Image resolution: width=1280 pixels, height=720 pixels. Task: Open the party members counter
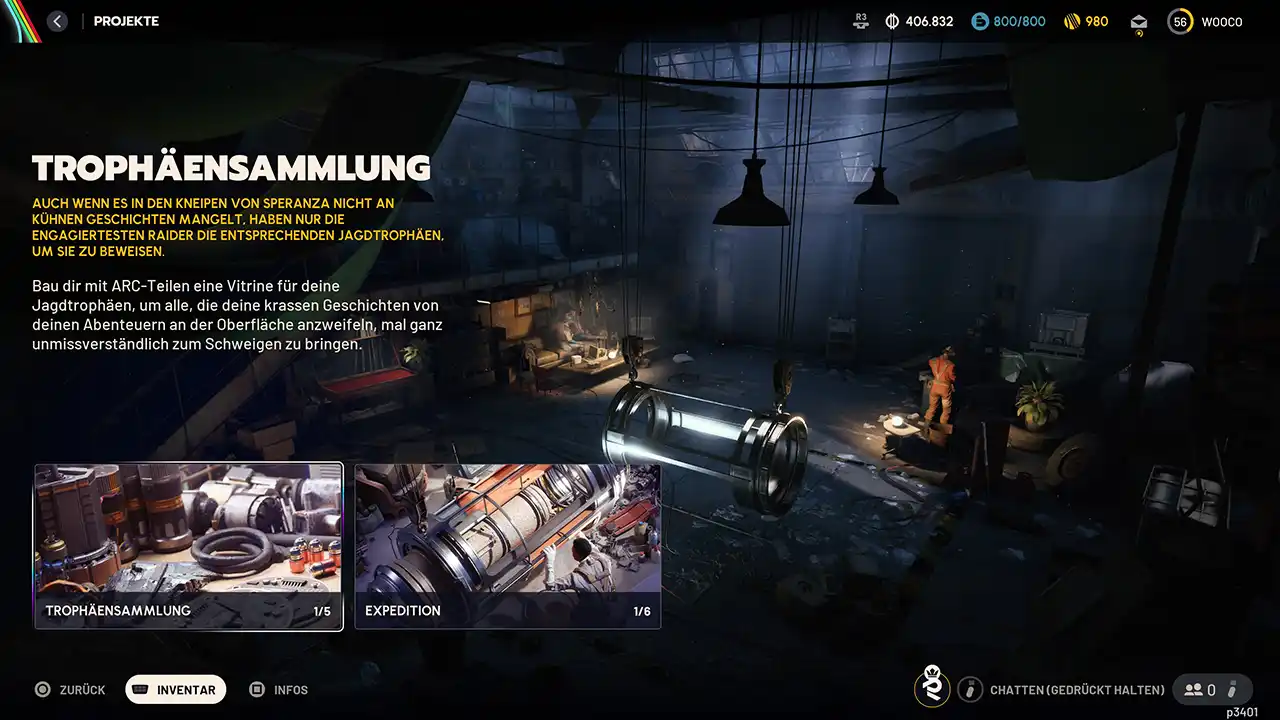(x=1200, y=689)
